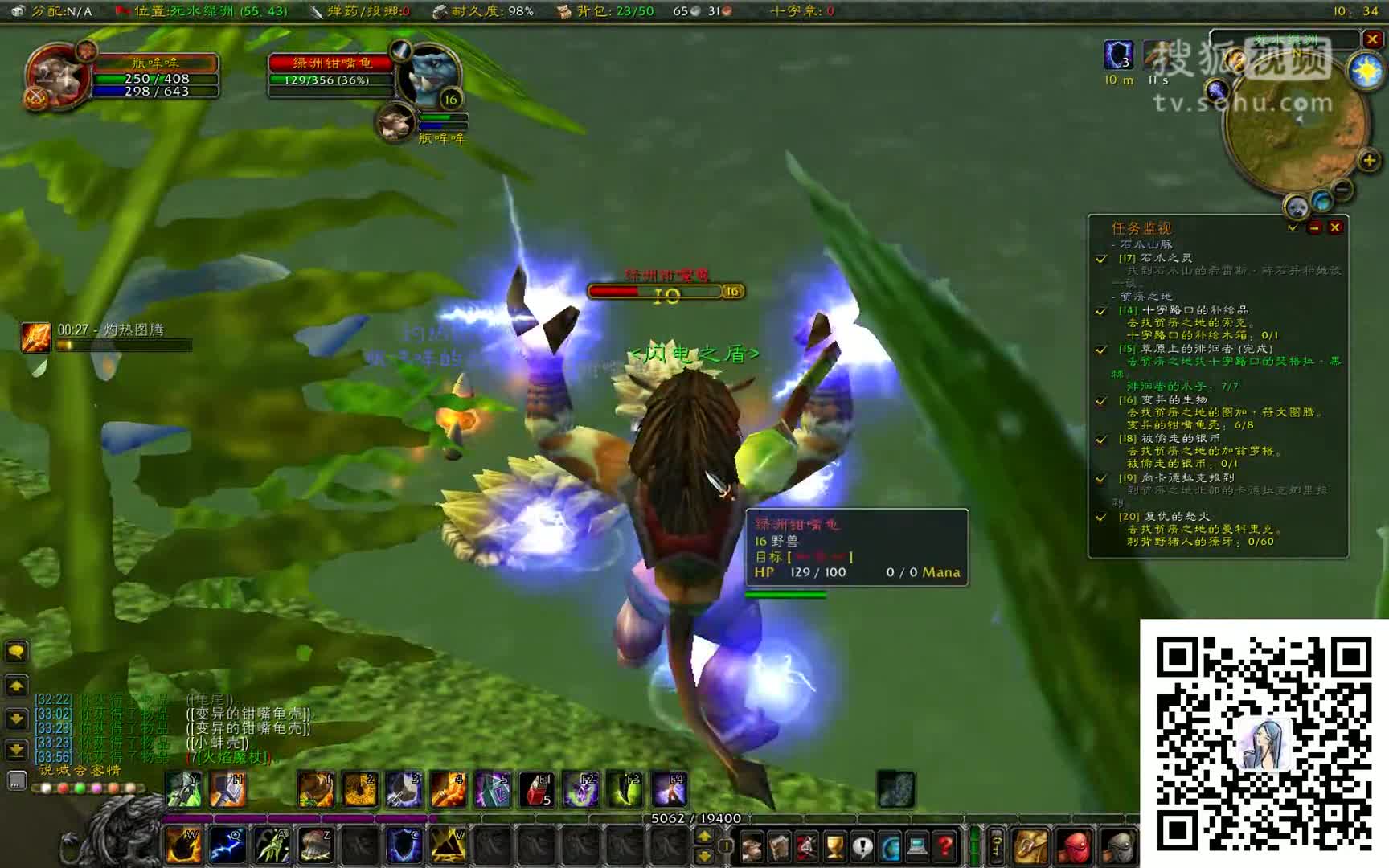Image resolution: width=1389 pixels, height=868 pixels.
Task: Use the red potion on F1
Action: (535, 789)
